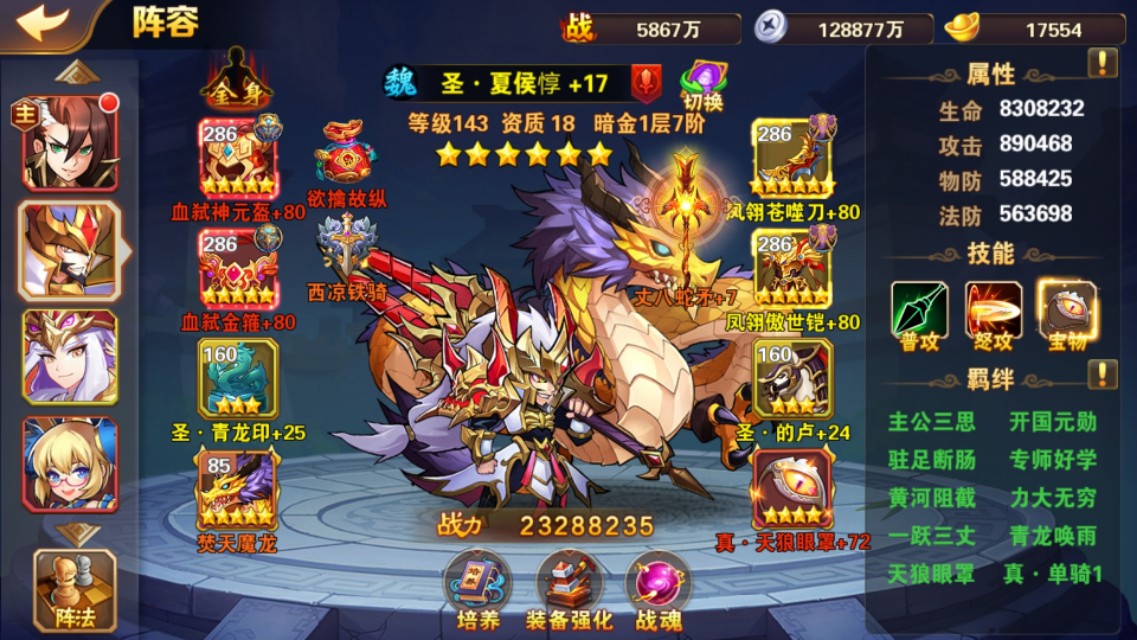Select the 焚天魔龙 dragon slot
This screenshot has width=1137, height=640.
237,489
